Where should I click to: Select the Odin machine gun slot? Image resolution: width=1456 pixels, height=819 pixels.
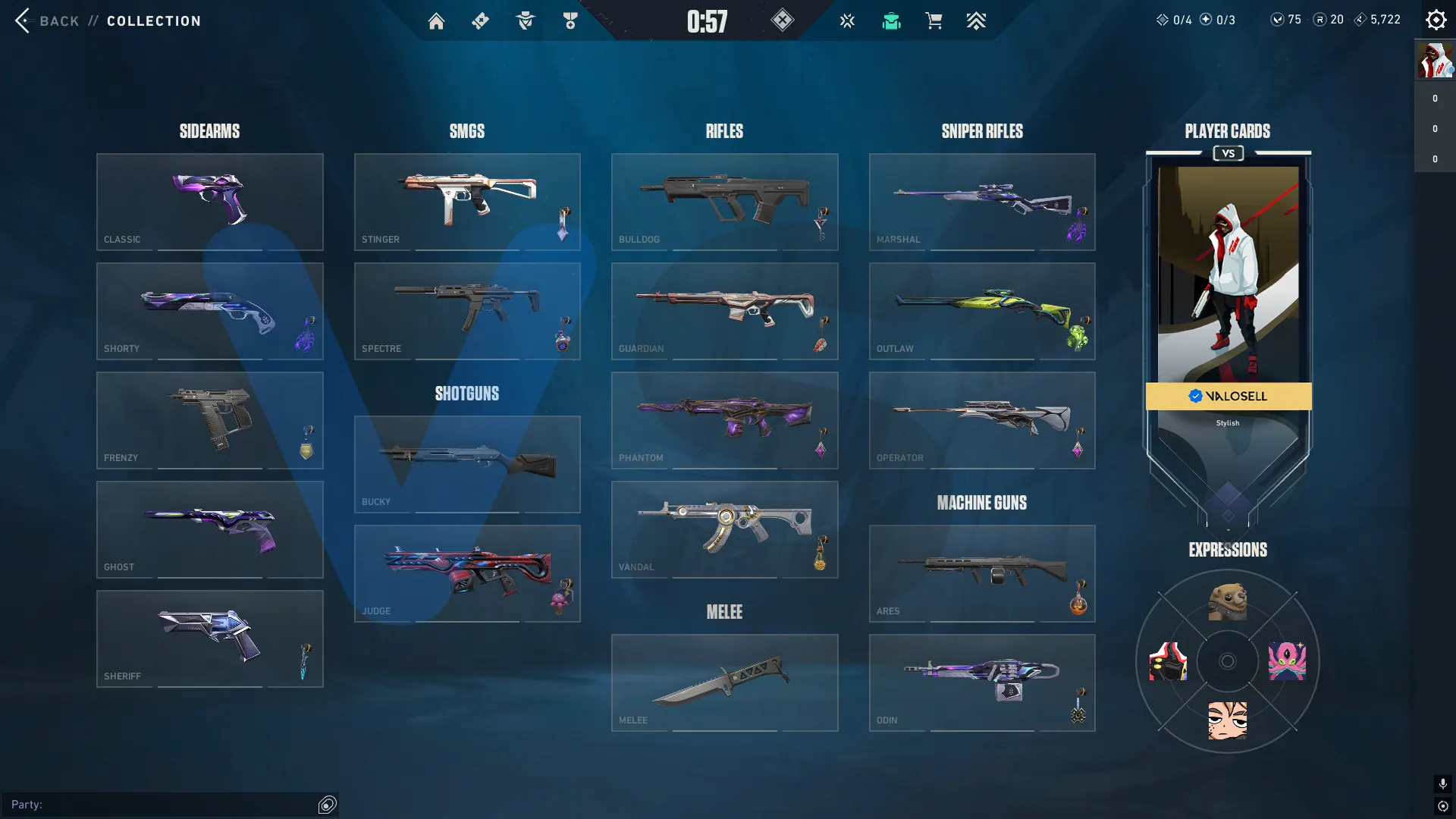[x=982, y=682]
